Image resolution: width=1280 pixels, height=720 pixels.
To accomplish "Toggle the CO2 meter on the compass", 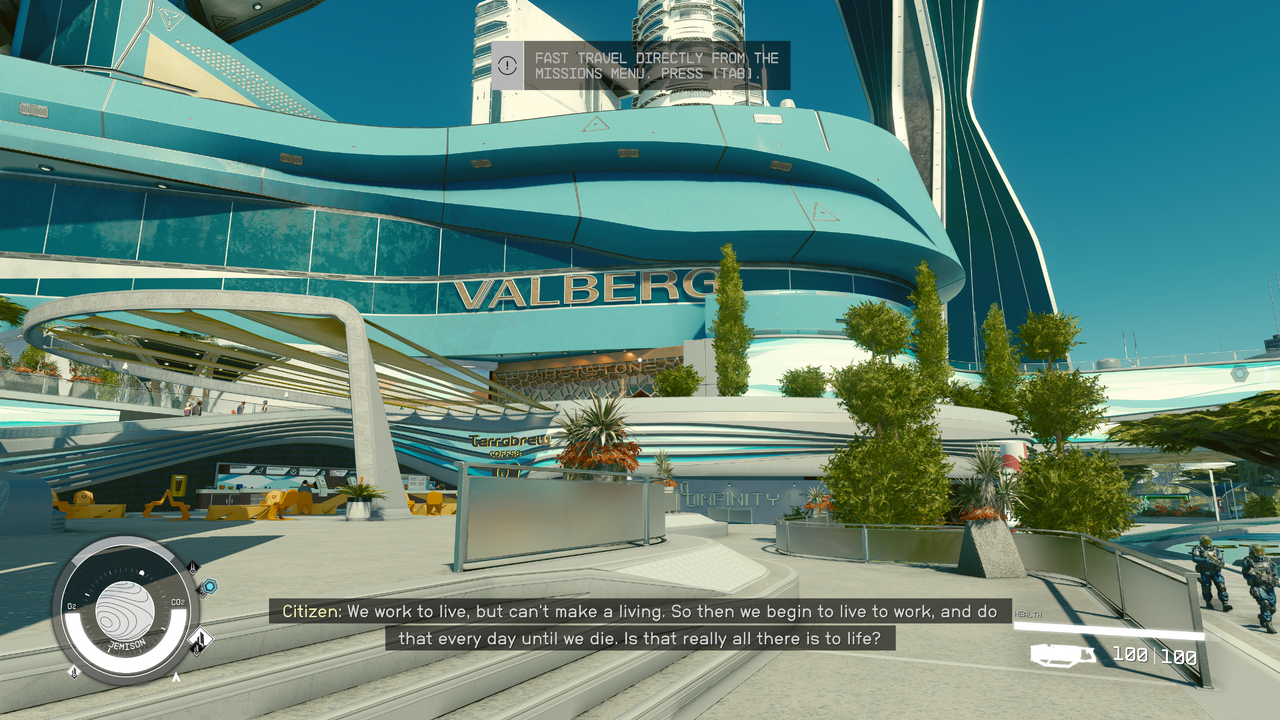I will click(179, 602).
